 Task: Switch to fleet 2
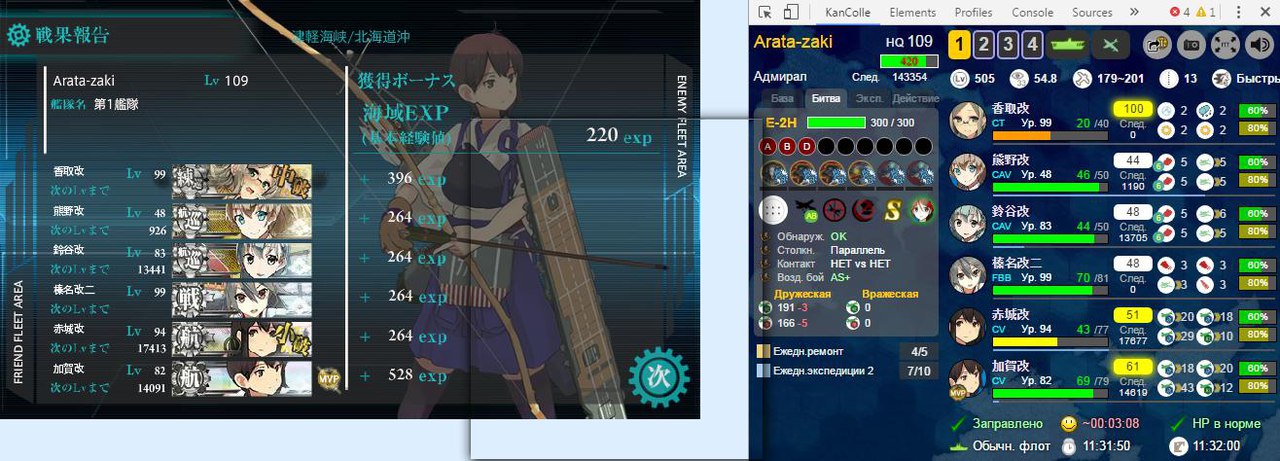click(x=984, y=45)
